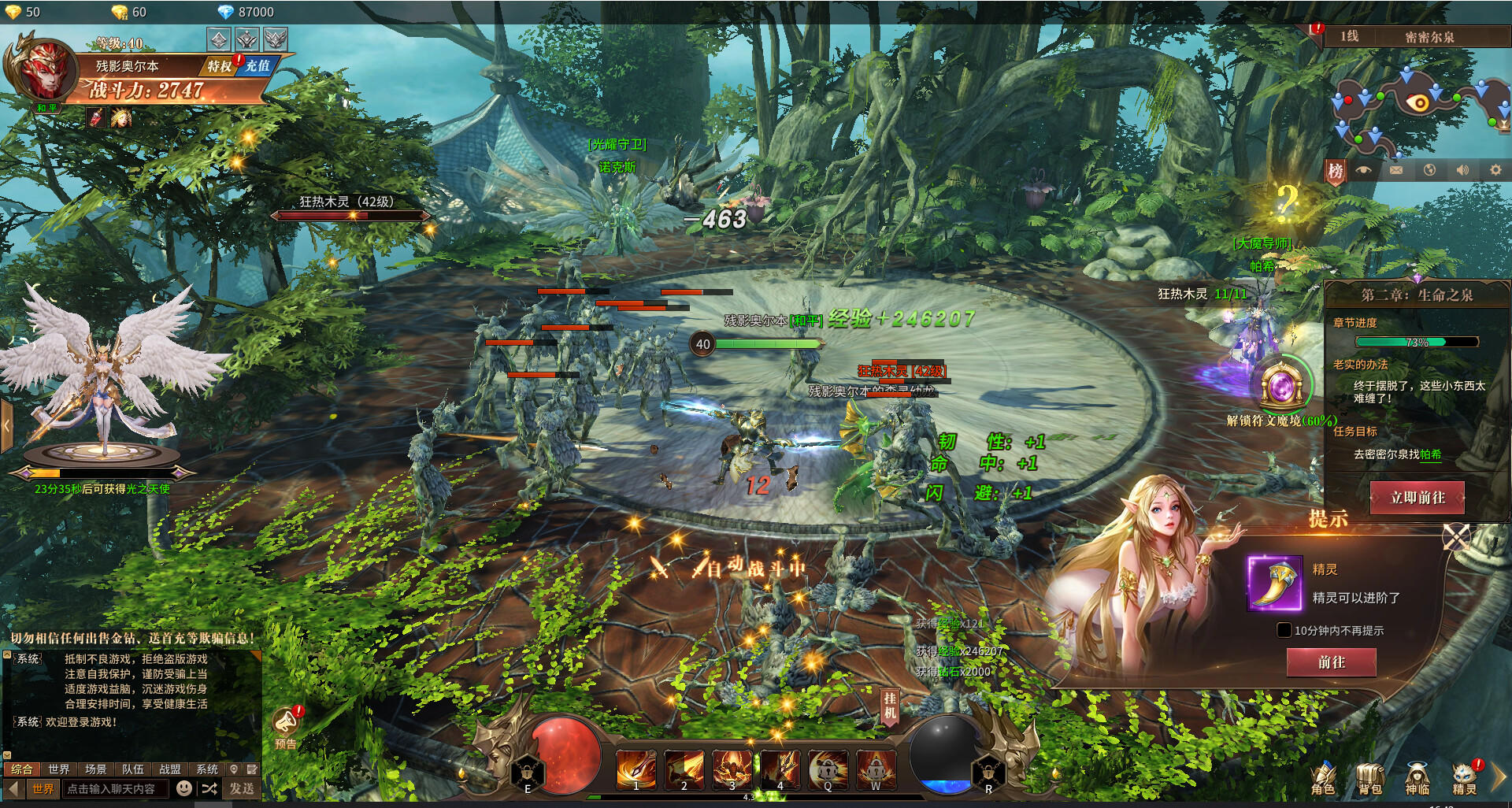This screenshot has height=808, width=1512.
Task: Click the 立即前往 quest button
Action: (1417, 498)
